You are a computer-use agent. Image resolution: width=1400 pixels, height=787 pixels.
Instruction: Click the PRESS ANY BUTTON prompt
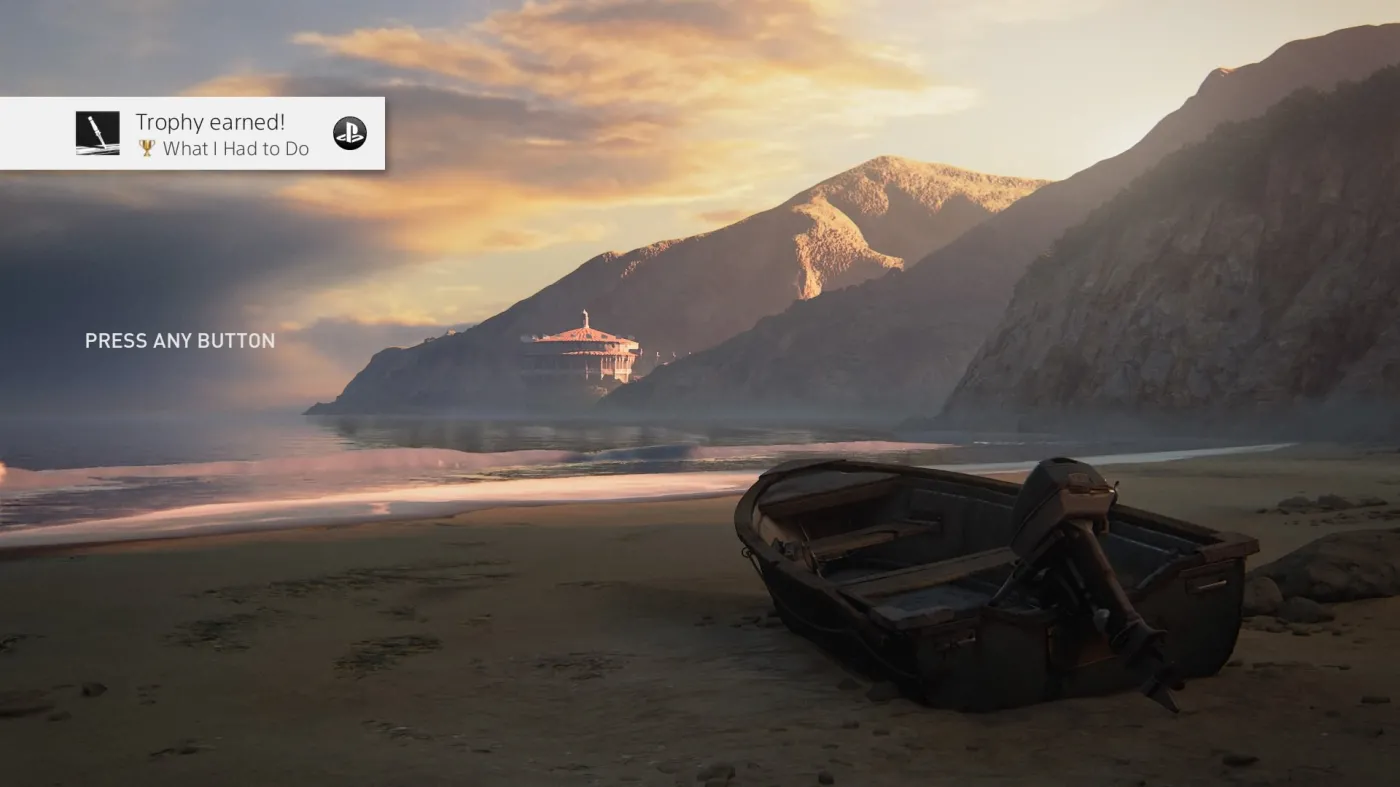(x=179, y=340)
